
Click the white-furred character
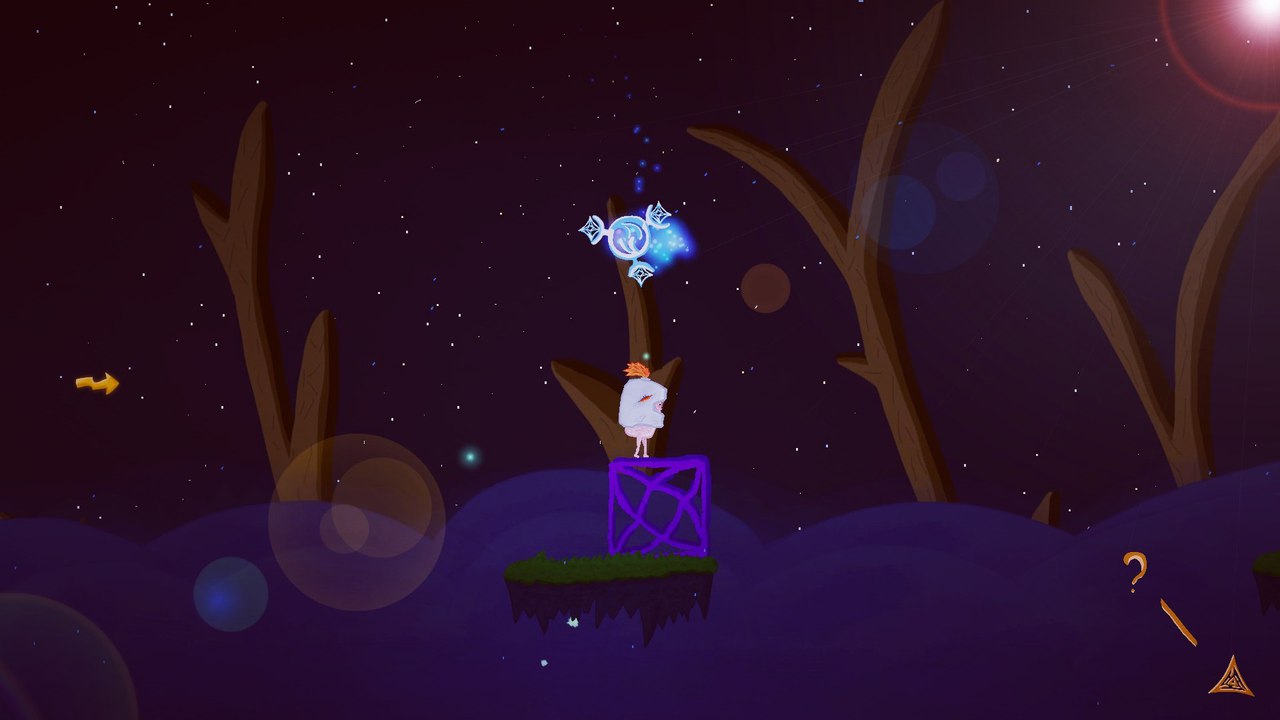tap(645, 407)
